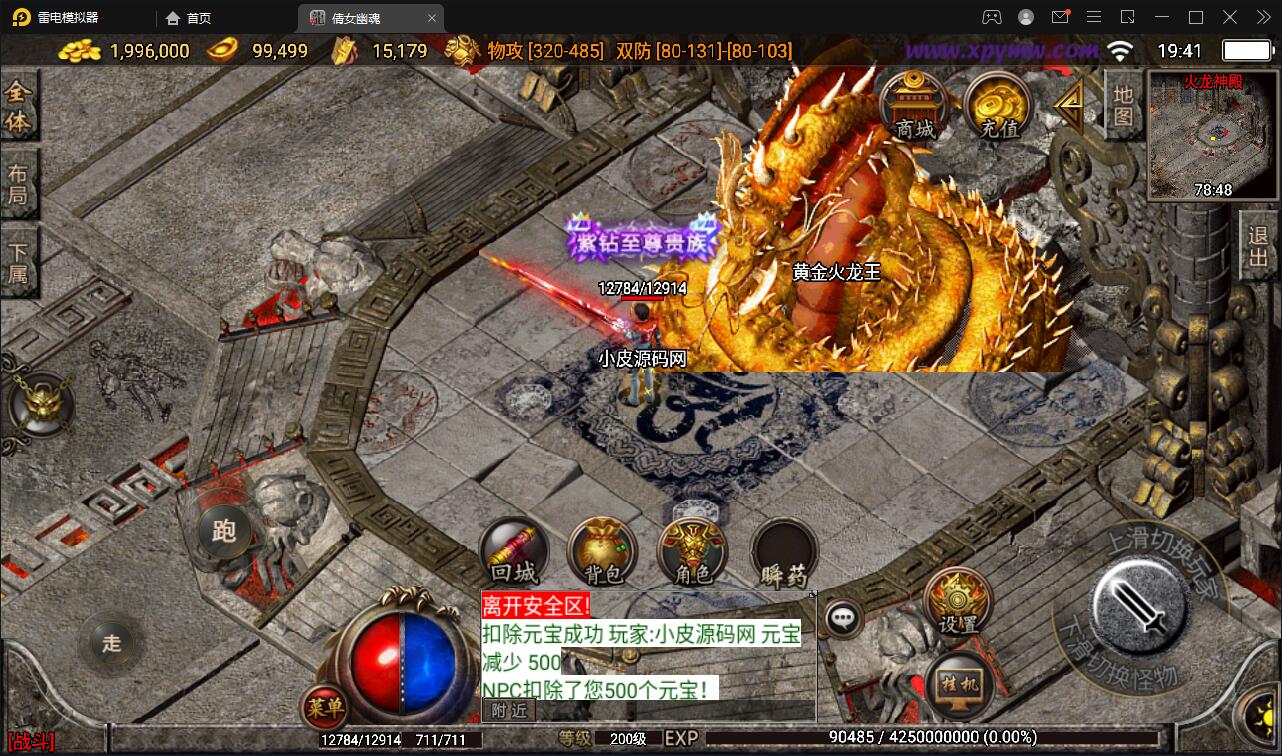
Task: Click the 火龙神殿 minimap
Action: point(1213,135)
